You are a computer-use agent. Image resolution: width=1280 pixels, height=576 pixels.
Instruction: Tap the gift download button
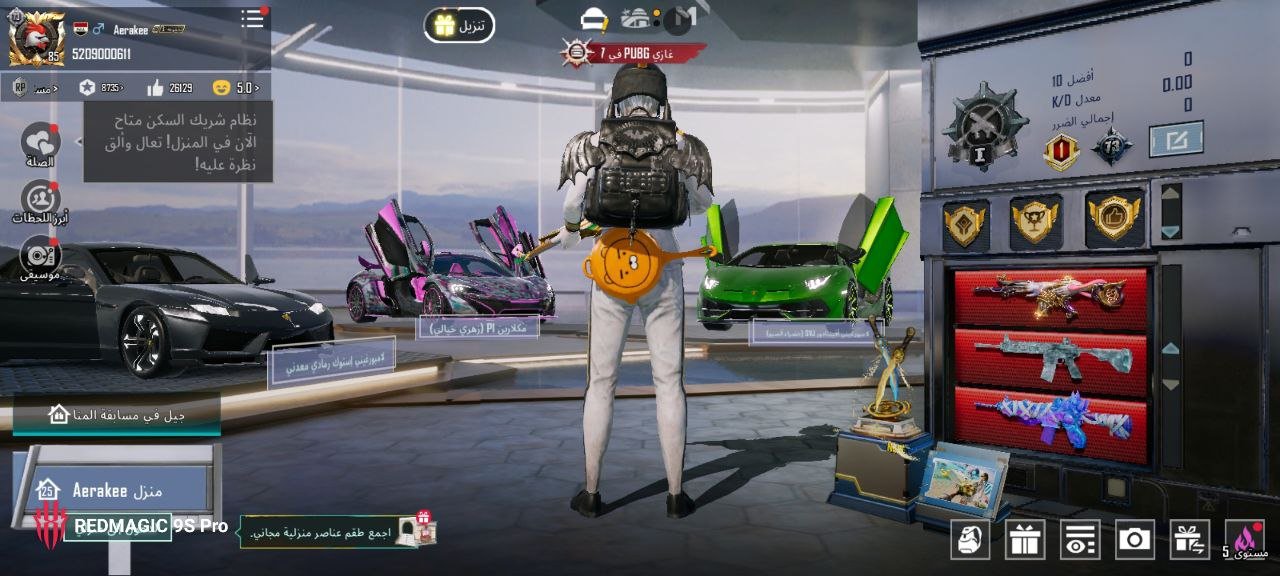459,25
